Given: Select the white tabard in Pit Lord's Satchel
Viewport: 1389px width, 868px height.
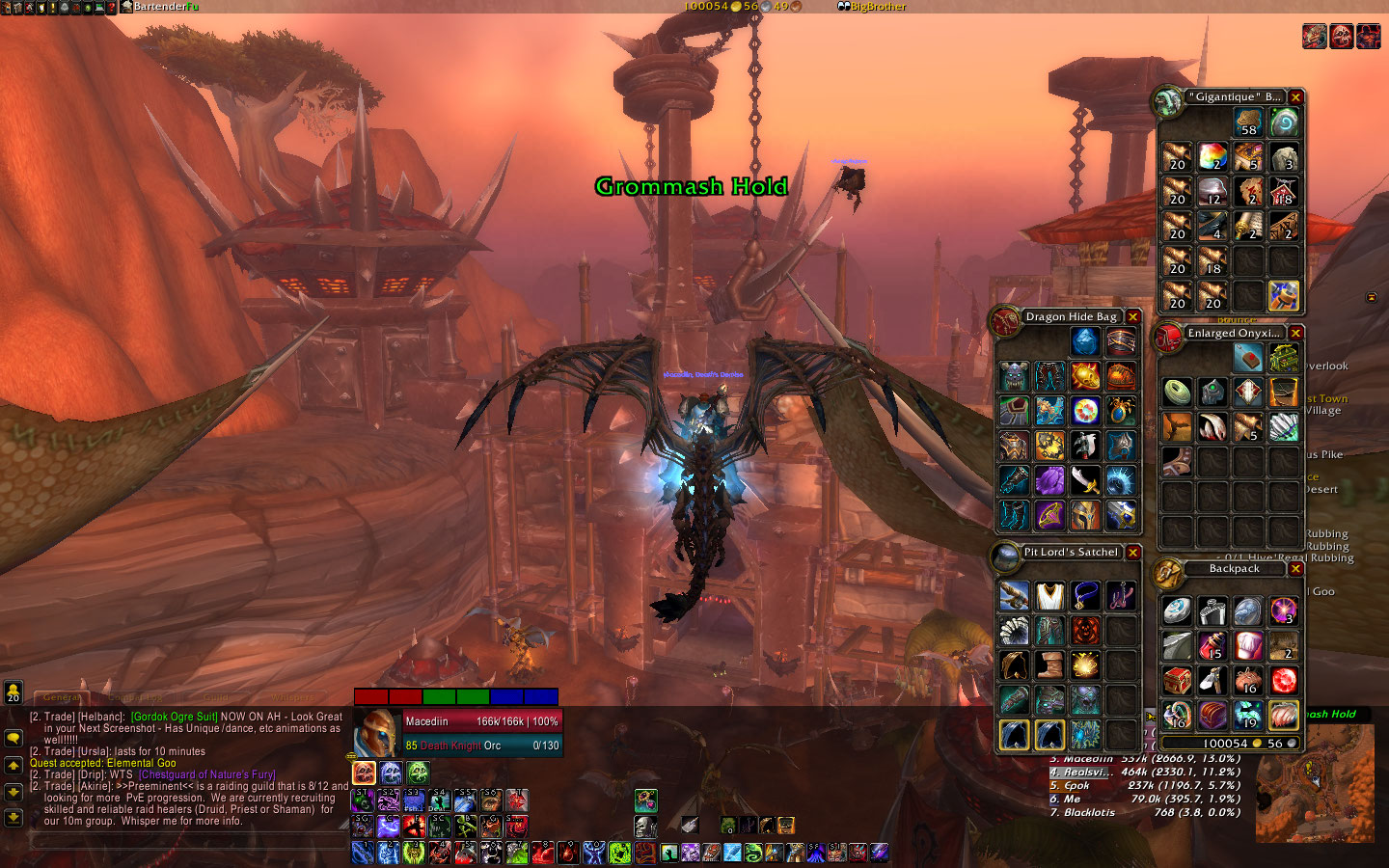Looking at the screenshot, I should coord(1049,596).
